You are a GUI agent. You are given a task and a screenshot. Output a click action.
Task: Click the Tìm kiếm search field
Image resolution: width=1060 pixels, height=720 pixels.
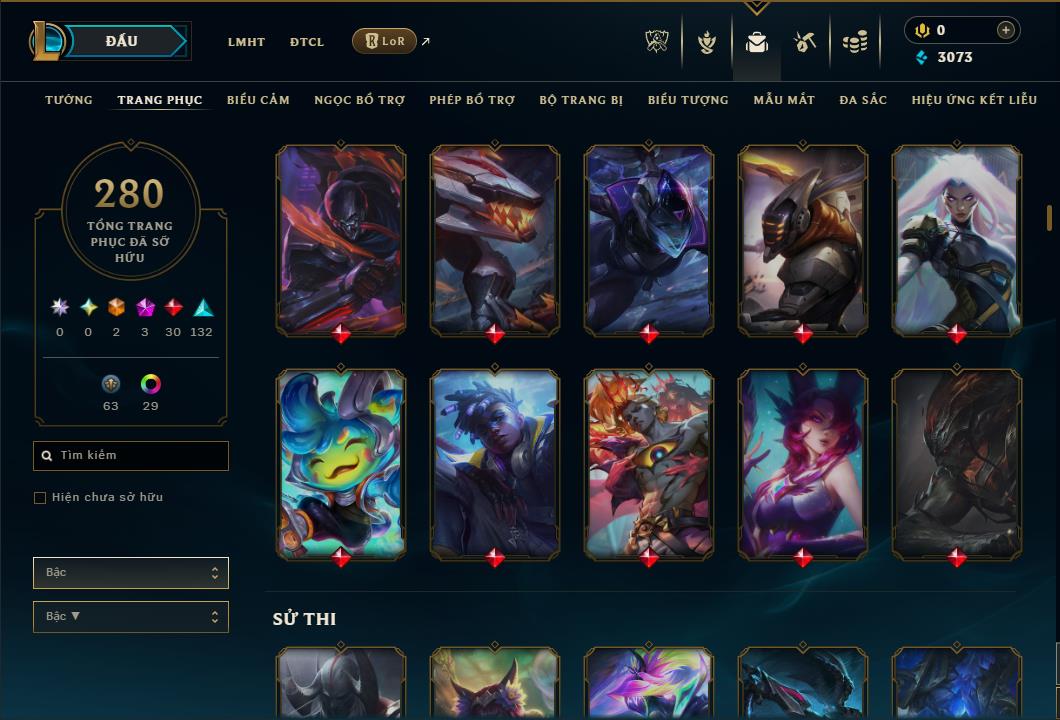coord(131,456)
